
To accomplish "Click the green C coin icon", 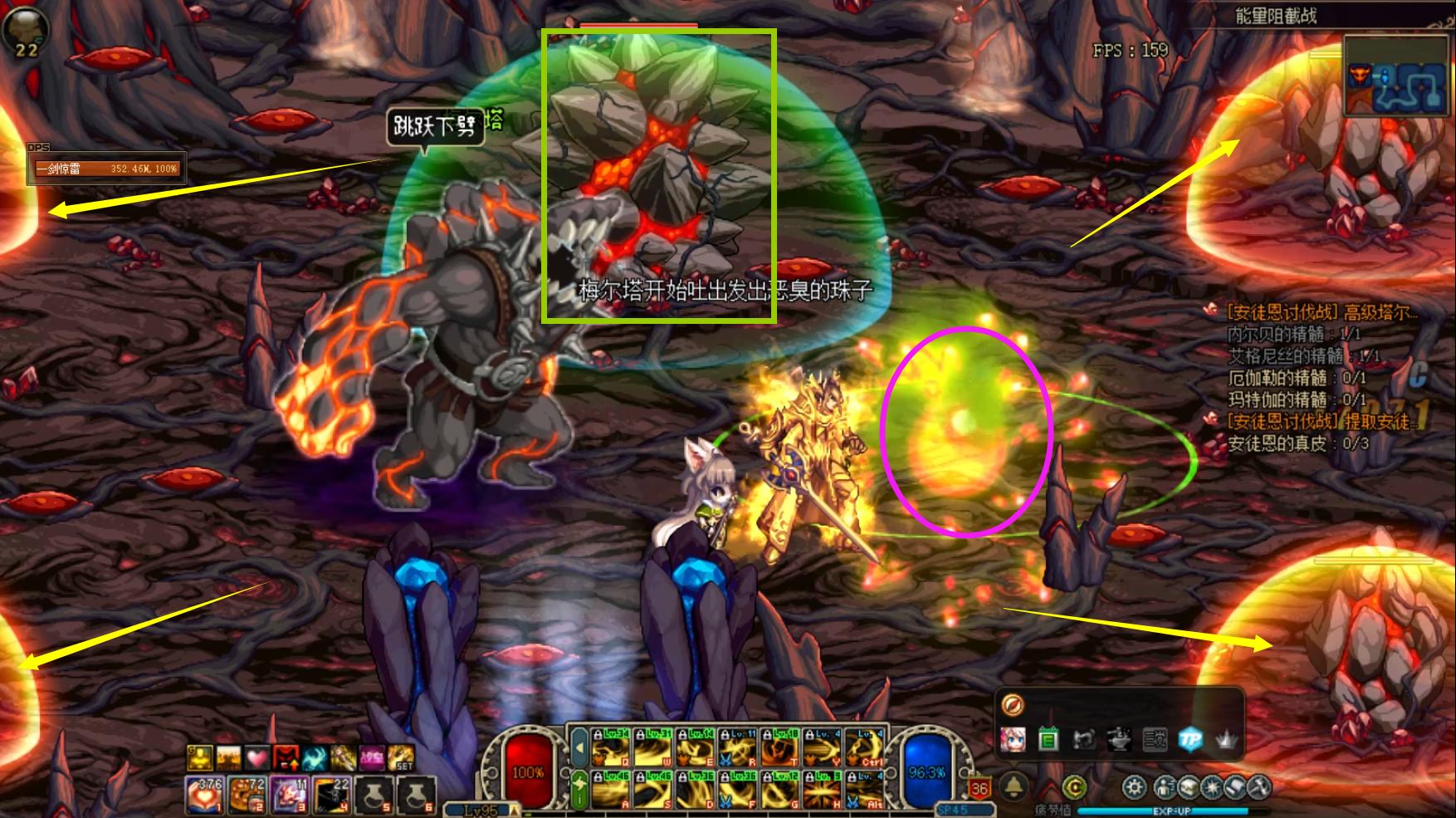I will click(1074, 786).
